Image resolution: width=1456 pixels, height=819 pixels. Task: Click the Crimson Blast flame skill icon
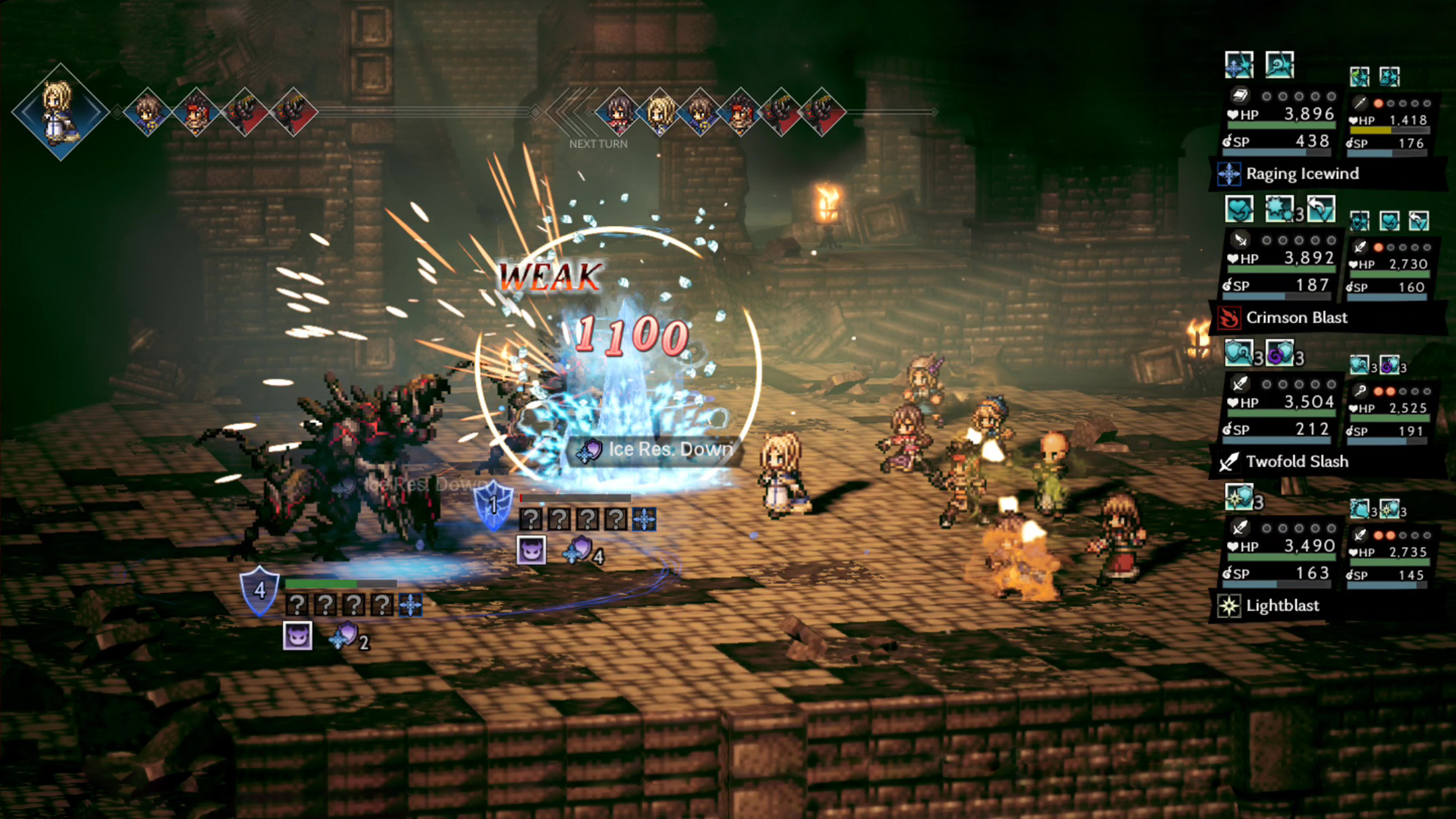[x=1229, y=318]
